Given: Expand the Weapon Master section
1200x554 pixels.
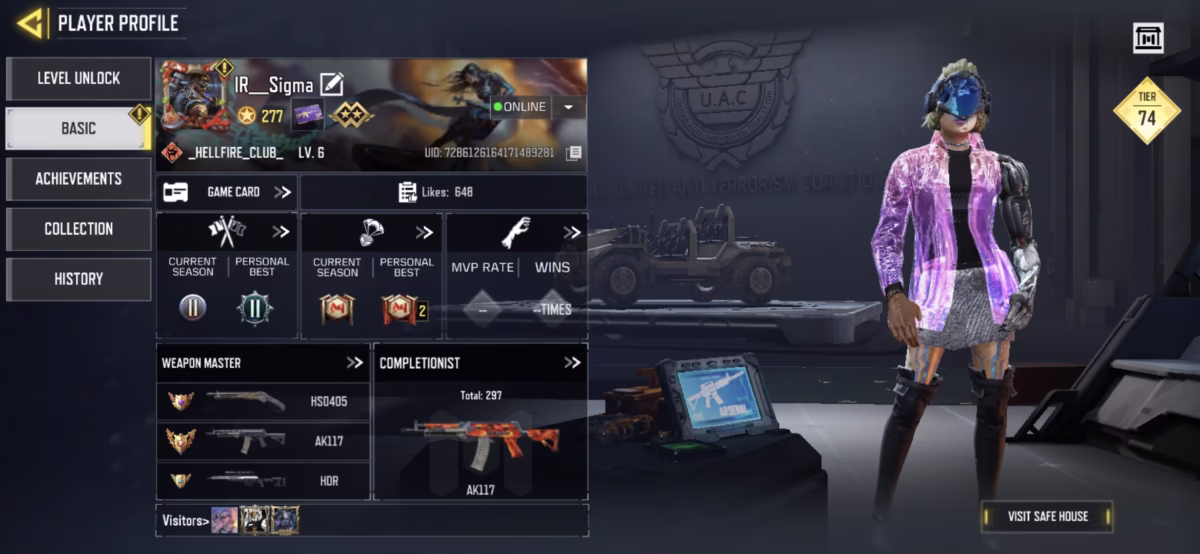Looking at the screenshot, I should click(354, 363).
